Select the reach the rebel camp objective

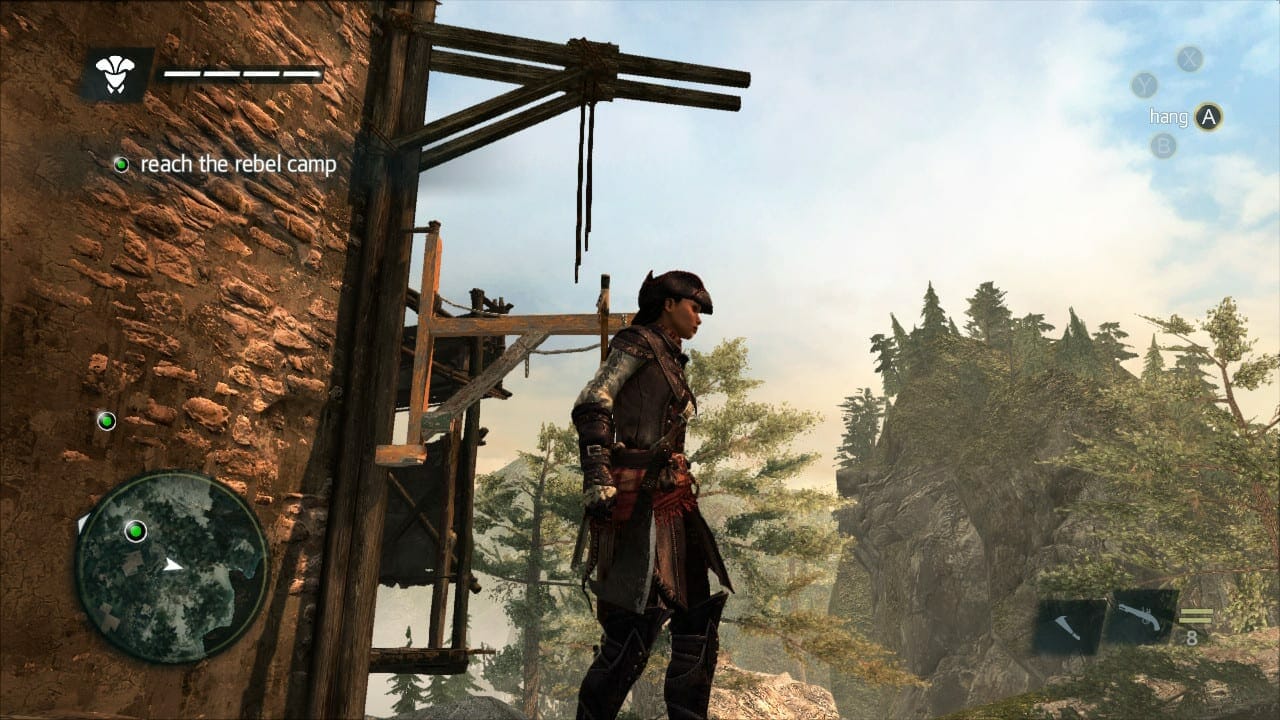click(238, 164)
